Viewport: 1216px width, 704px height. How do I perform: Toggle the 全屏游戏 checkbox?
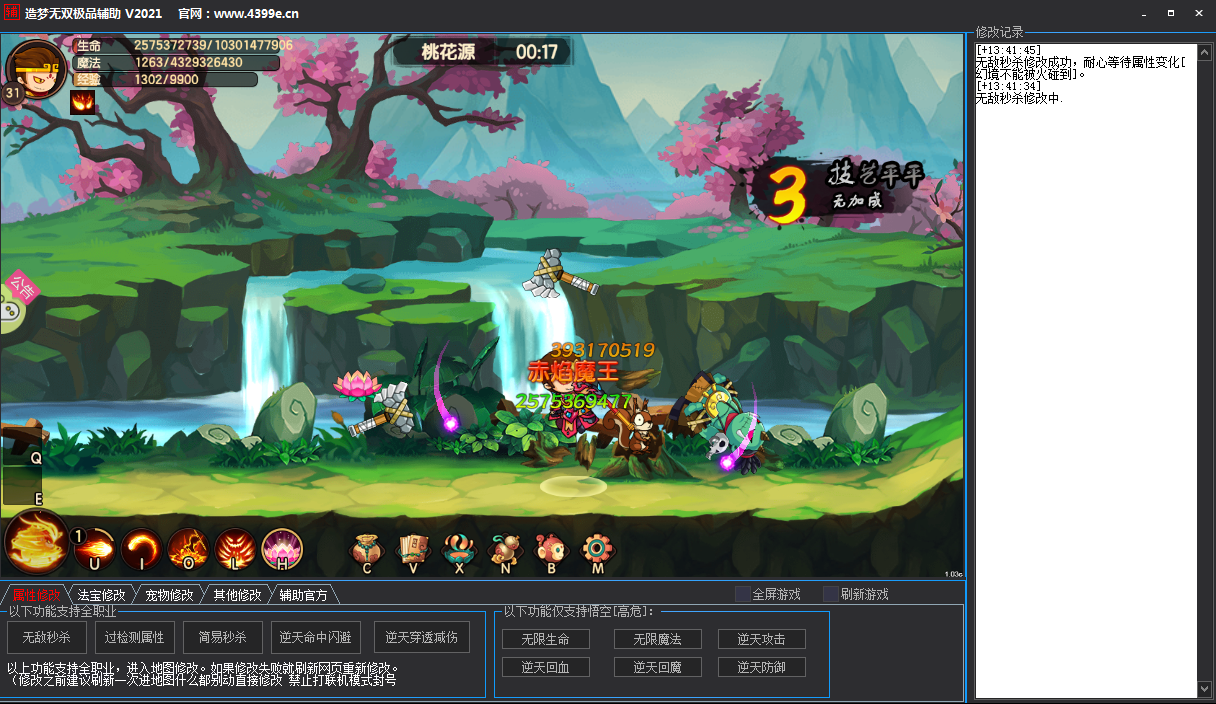(x=742, y=594)
